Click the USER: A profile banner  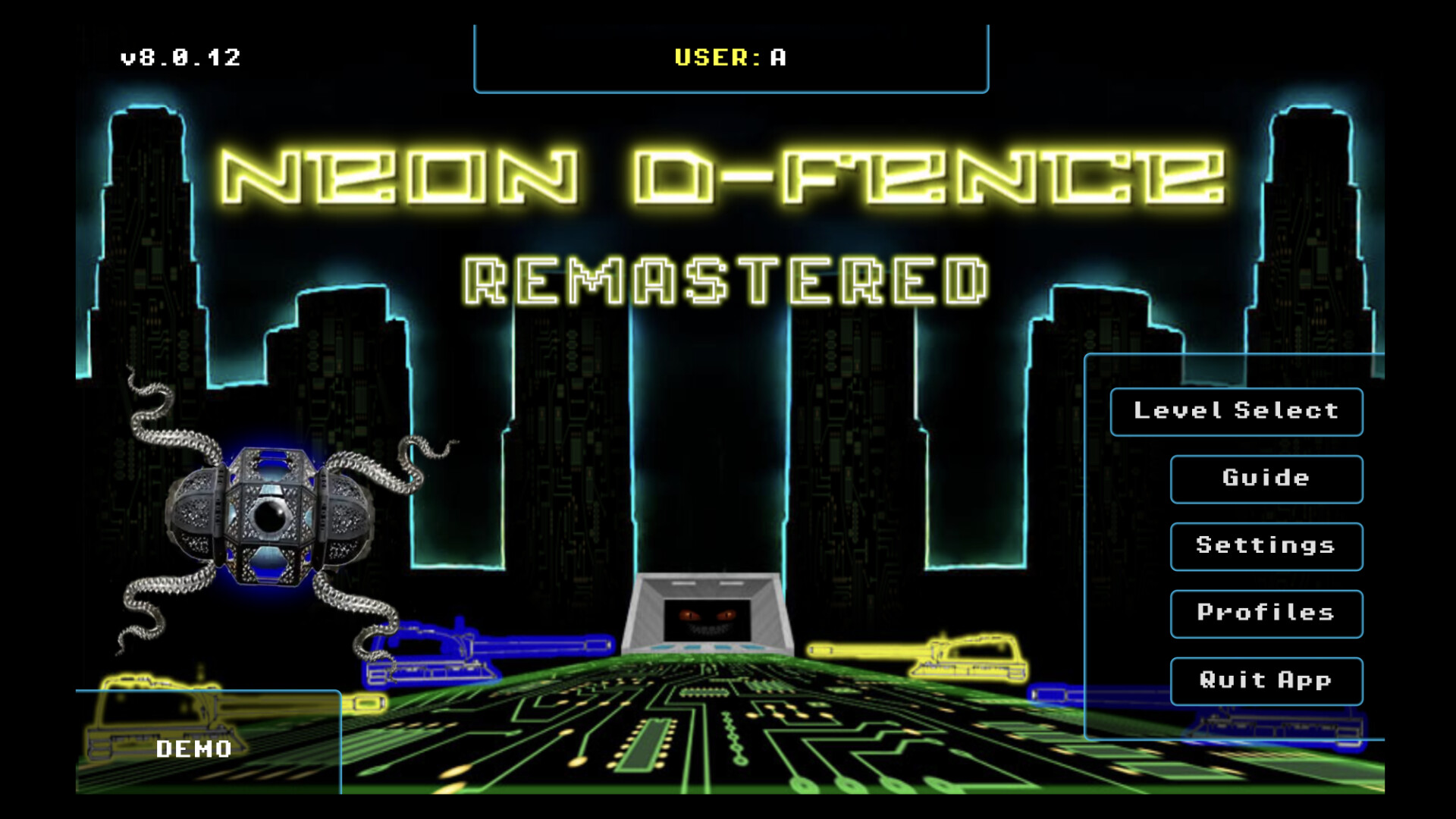(730, 58)
